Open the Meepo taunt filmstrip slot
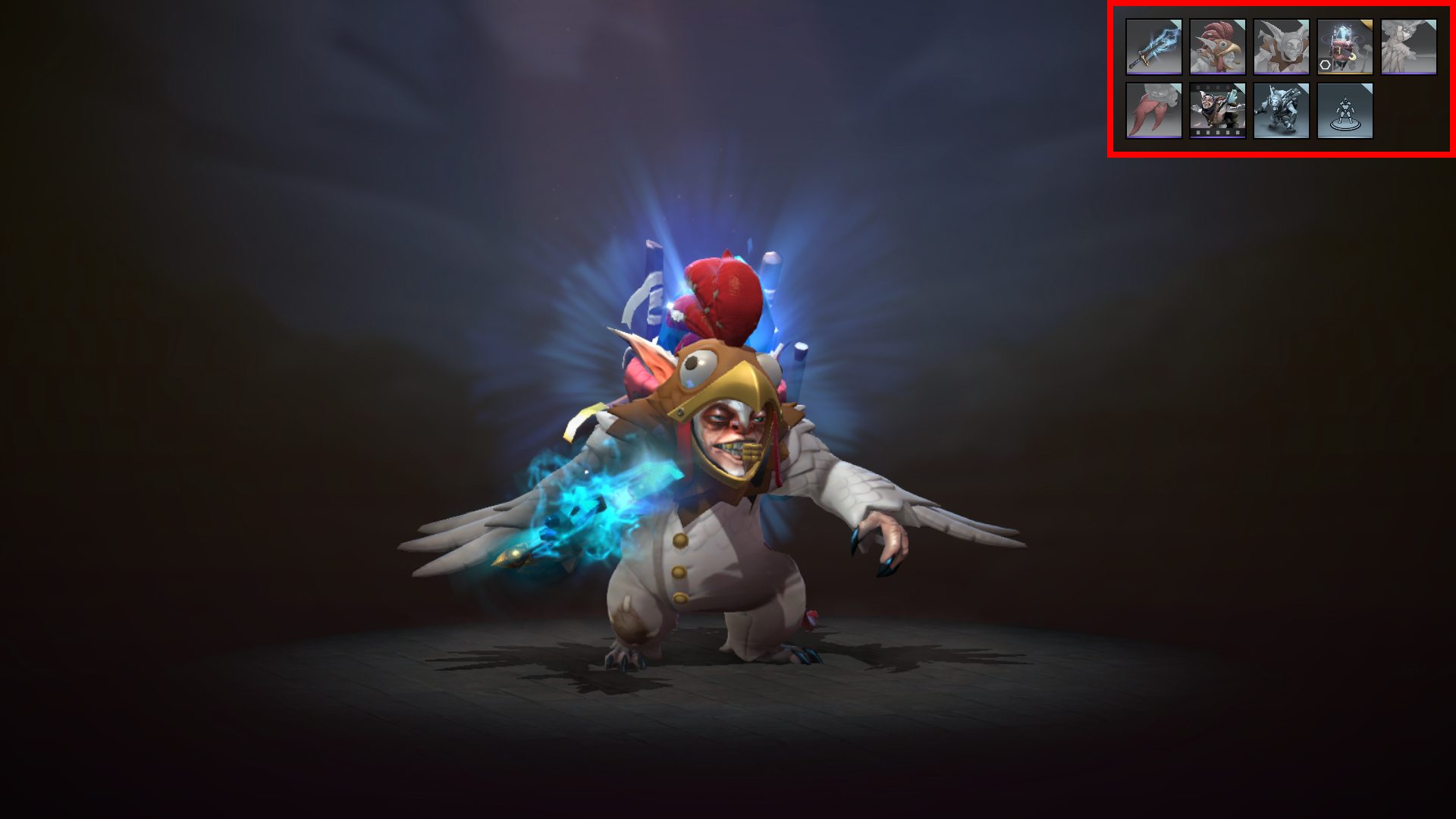This screenshot has height=819, width=1456. 1218,111
